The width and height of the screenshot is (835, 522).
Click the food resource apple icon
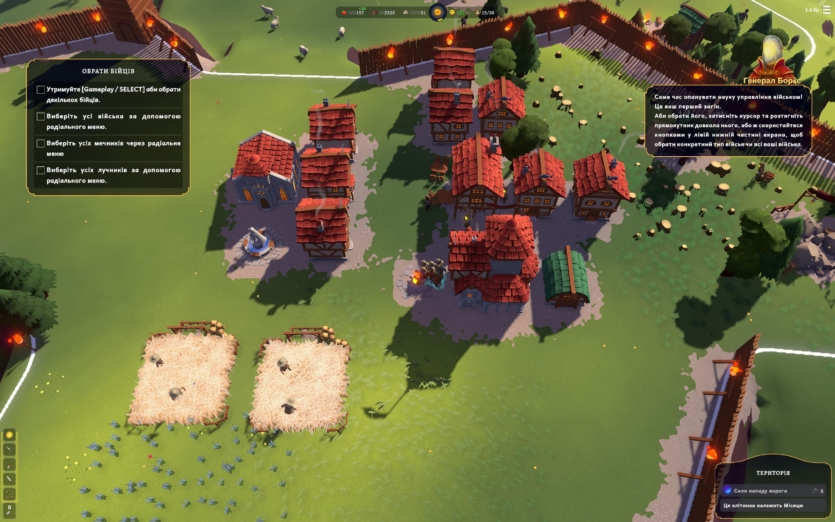[x=344, y=13]
